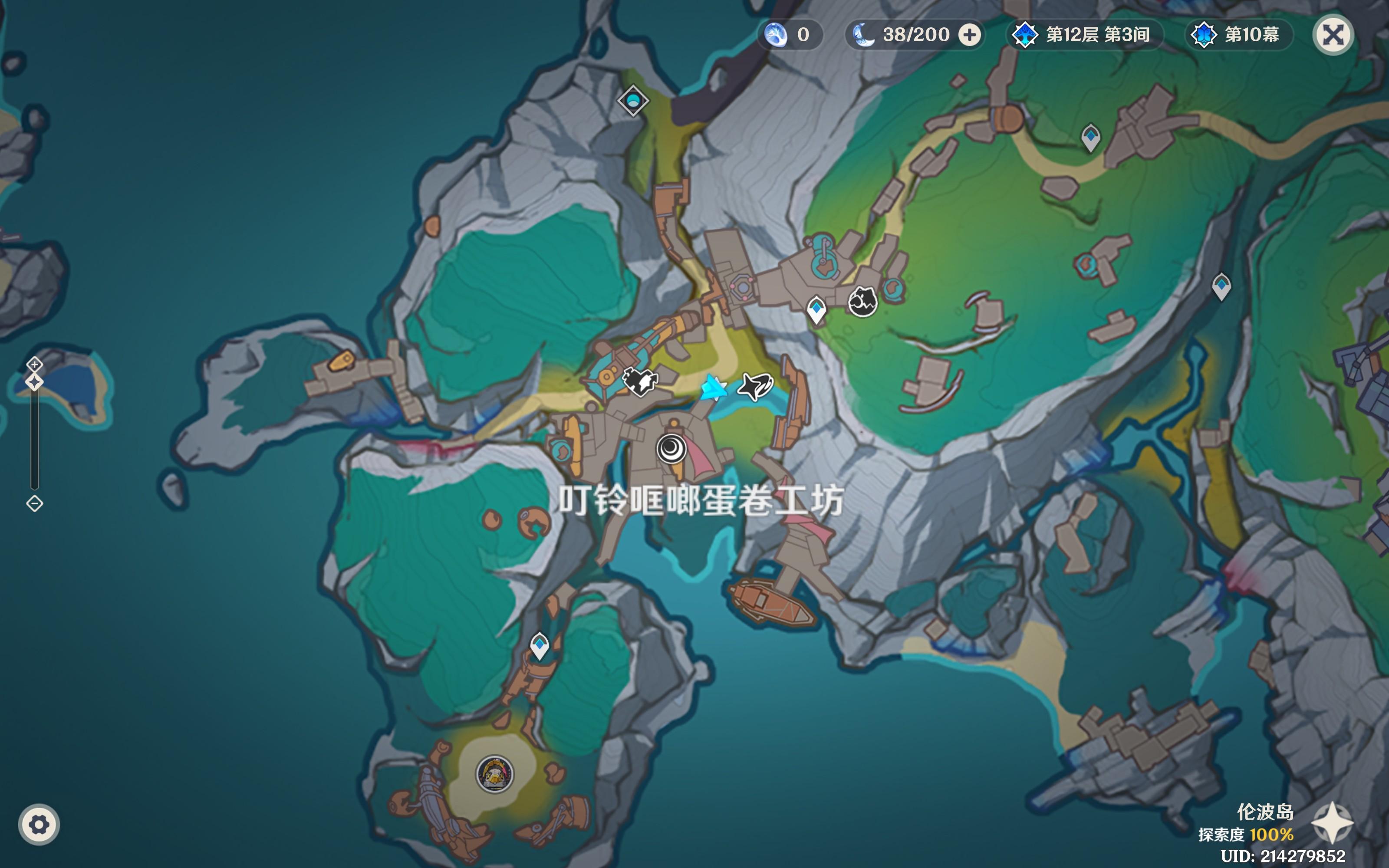
Task: Select the round boss portrait map marker
Action: click(495, 774)
